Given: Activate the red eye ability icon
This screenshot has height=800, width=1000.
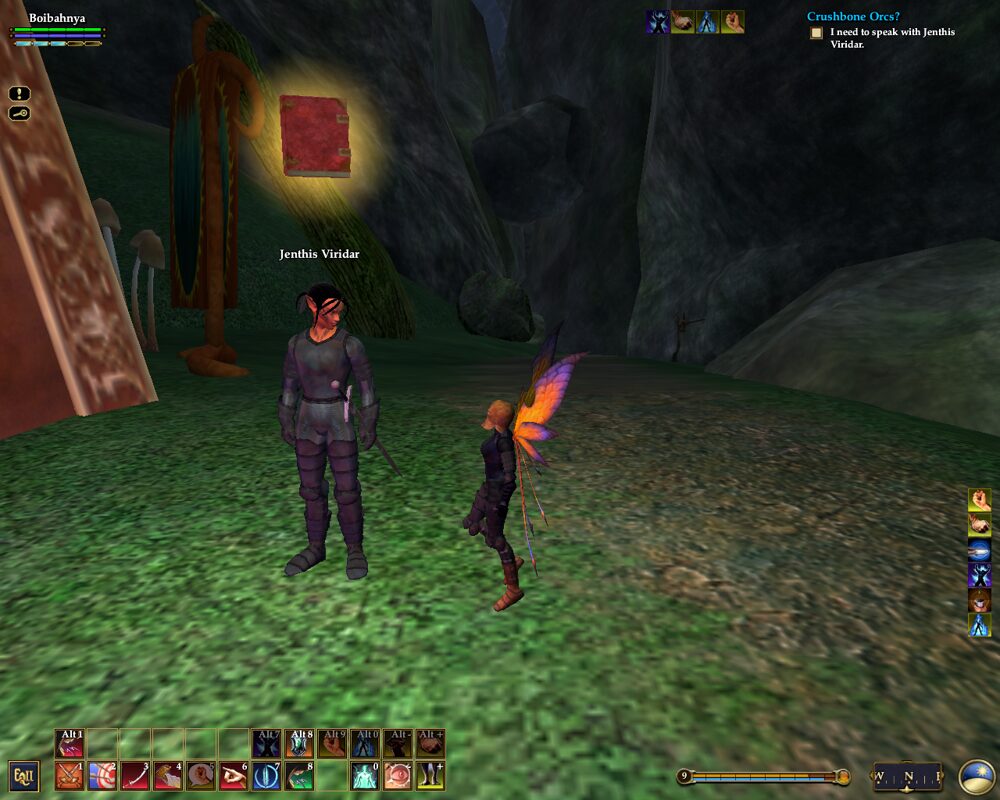Looking at the screenshot, I should click(398, 776).
